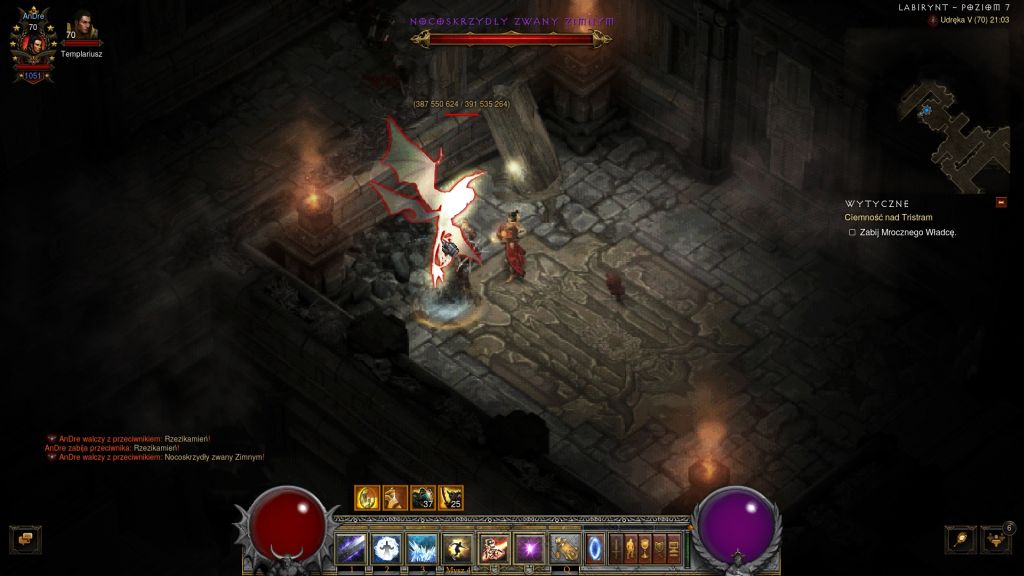Cast the ice crystals skill
This screenshot has height=576, width=1024.
point(420,548)
